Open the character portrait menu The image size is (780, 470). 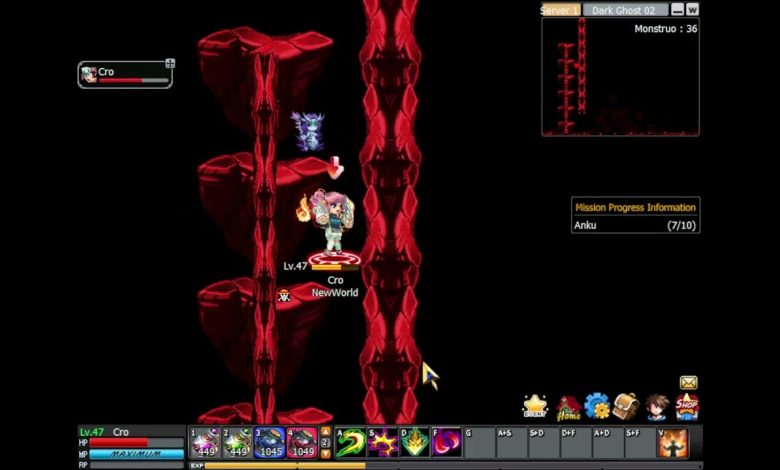click(x=656, y=407)
